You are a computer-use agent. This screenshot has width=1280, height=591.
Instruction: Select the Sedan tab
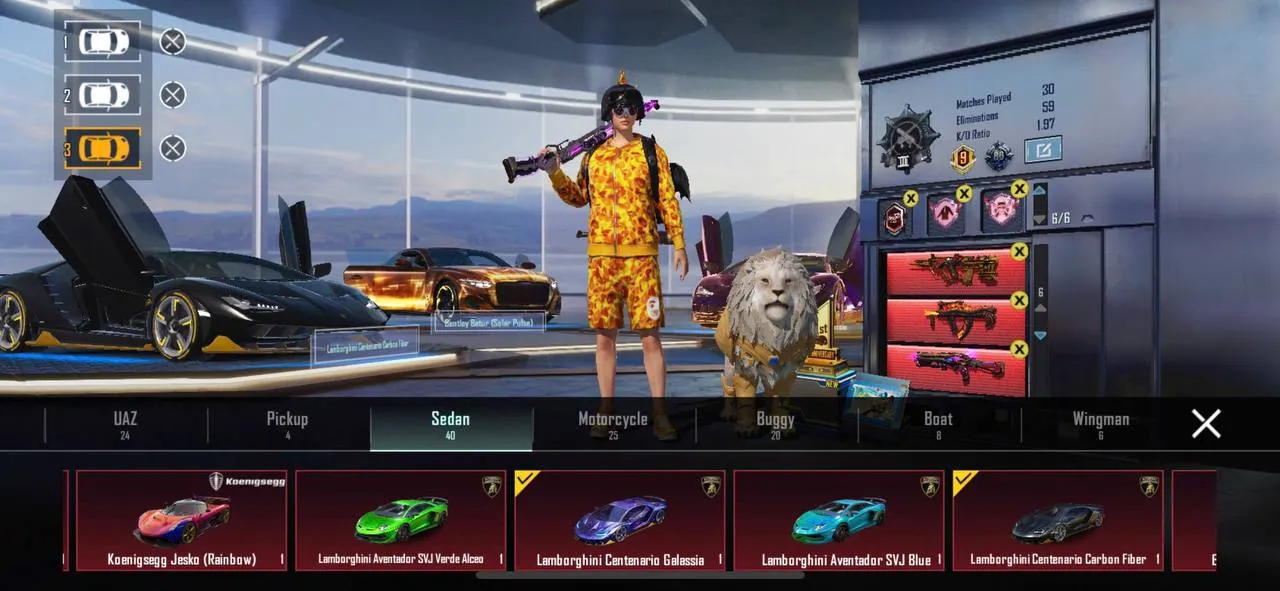[x=450, y=425]
